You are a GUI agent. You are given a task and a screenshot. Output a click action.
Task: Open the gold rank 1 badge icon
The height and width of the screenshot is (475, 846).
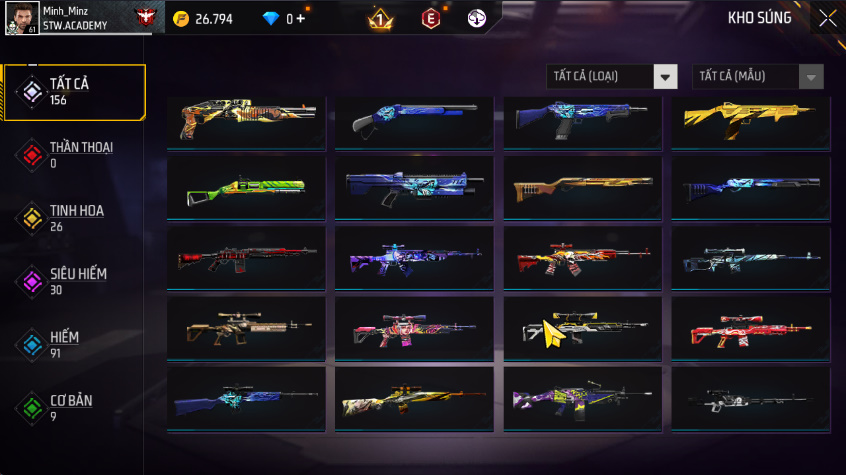tap(380, 19)
